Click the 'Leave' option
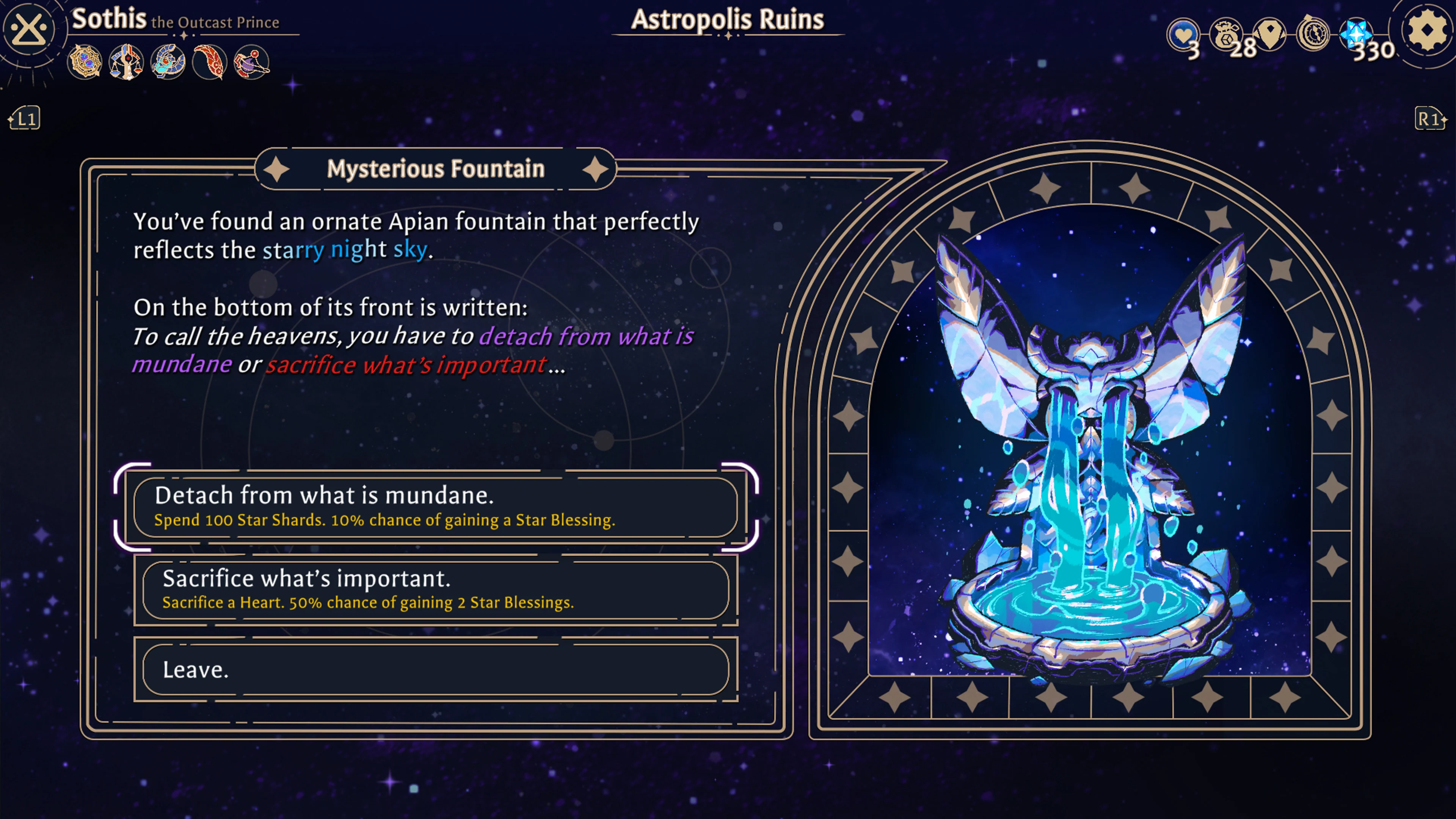1456x819 pixels. [x=435, y=670]
